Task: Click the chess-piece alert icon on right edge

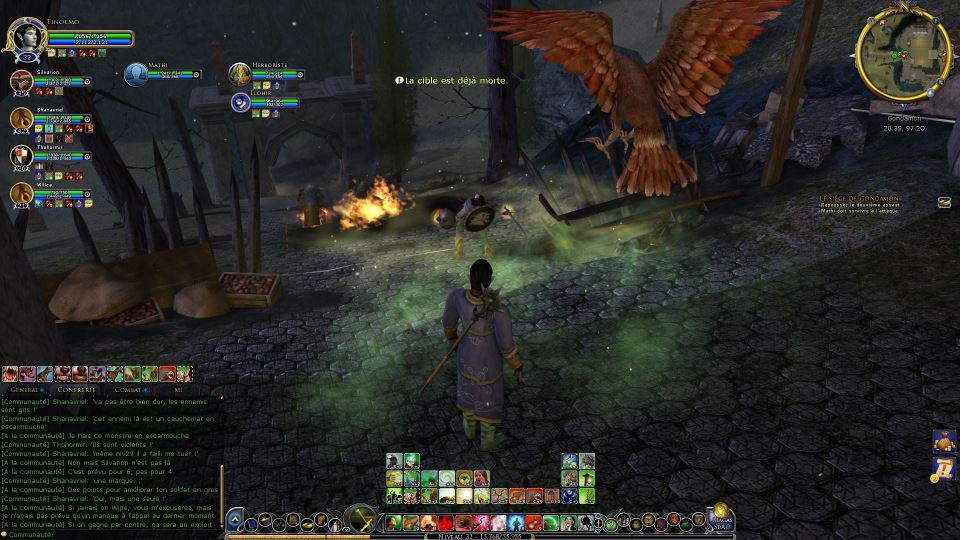Action: pyautogui.click(x=944, y=439)
